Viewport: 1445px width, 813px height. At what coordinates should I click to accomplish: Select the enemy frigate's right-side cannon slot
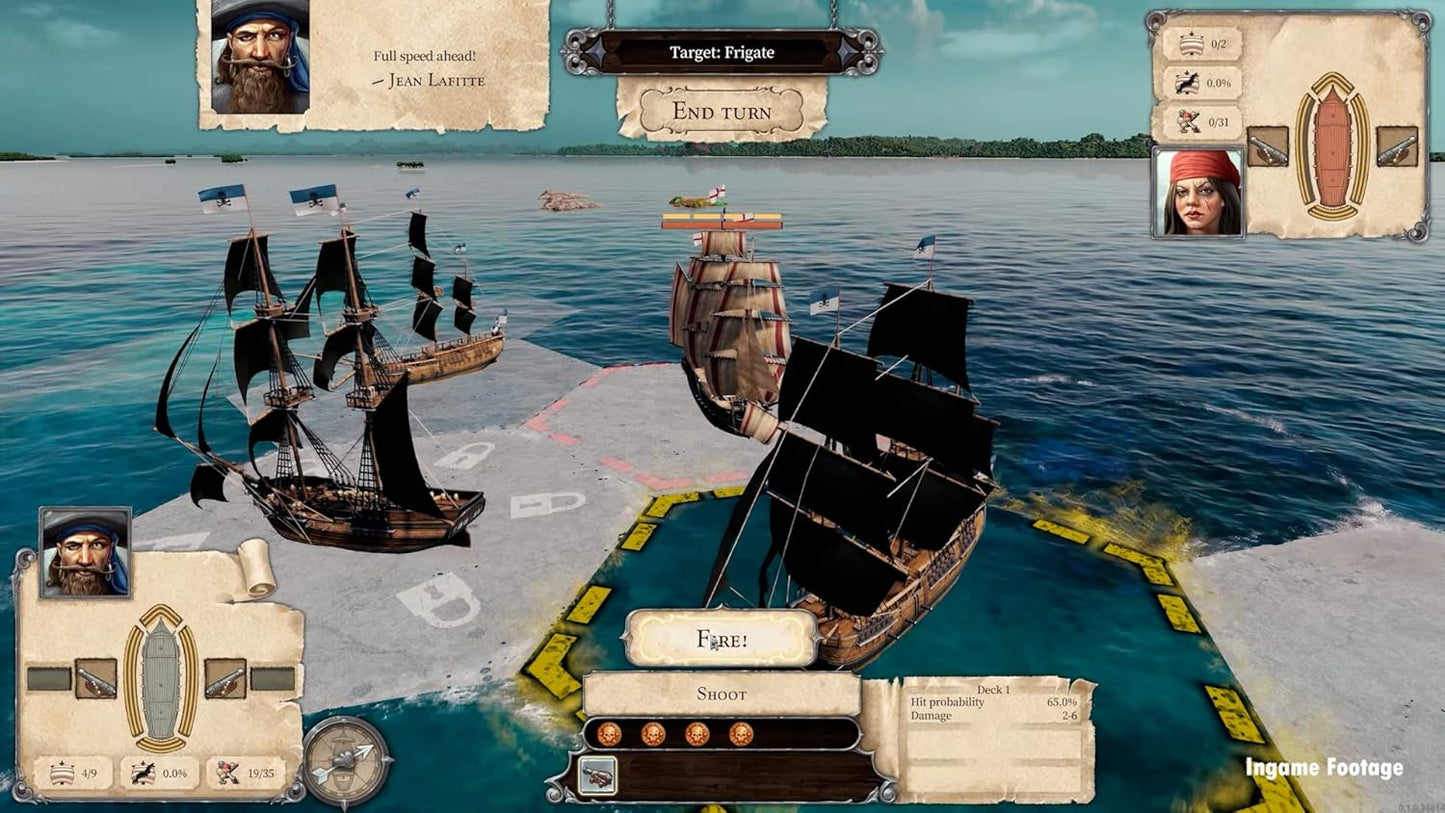(1396, 146)
